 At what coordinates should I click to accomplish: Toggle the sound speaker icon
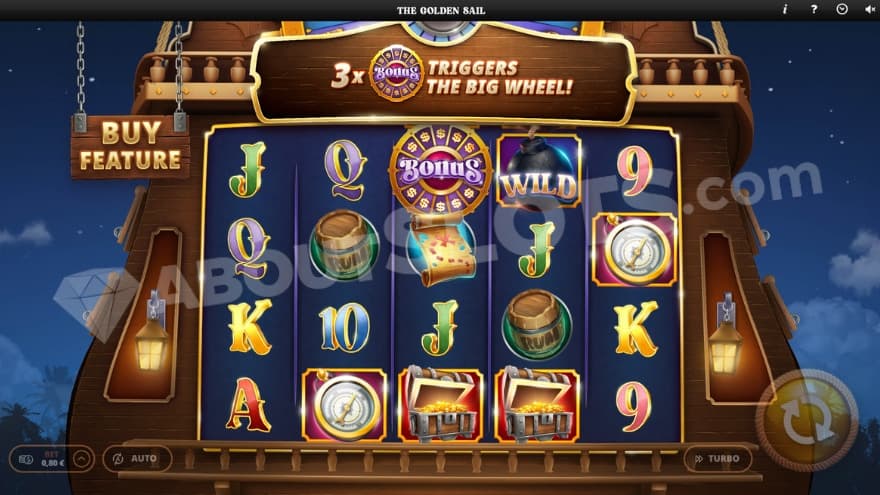click(868, 9)
